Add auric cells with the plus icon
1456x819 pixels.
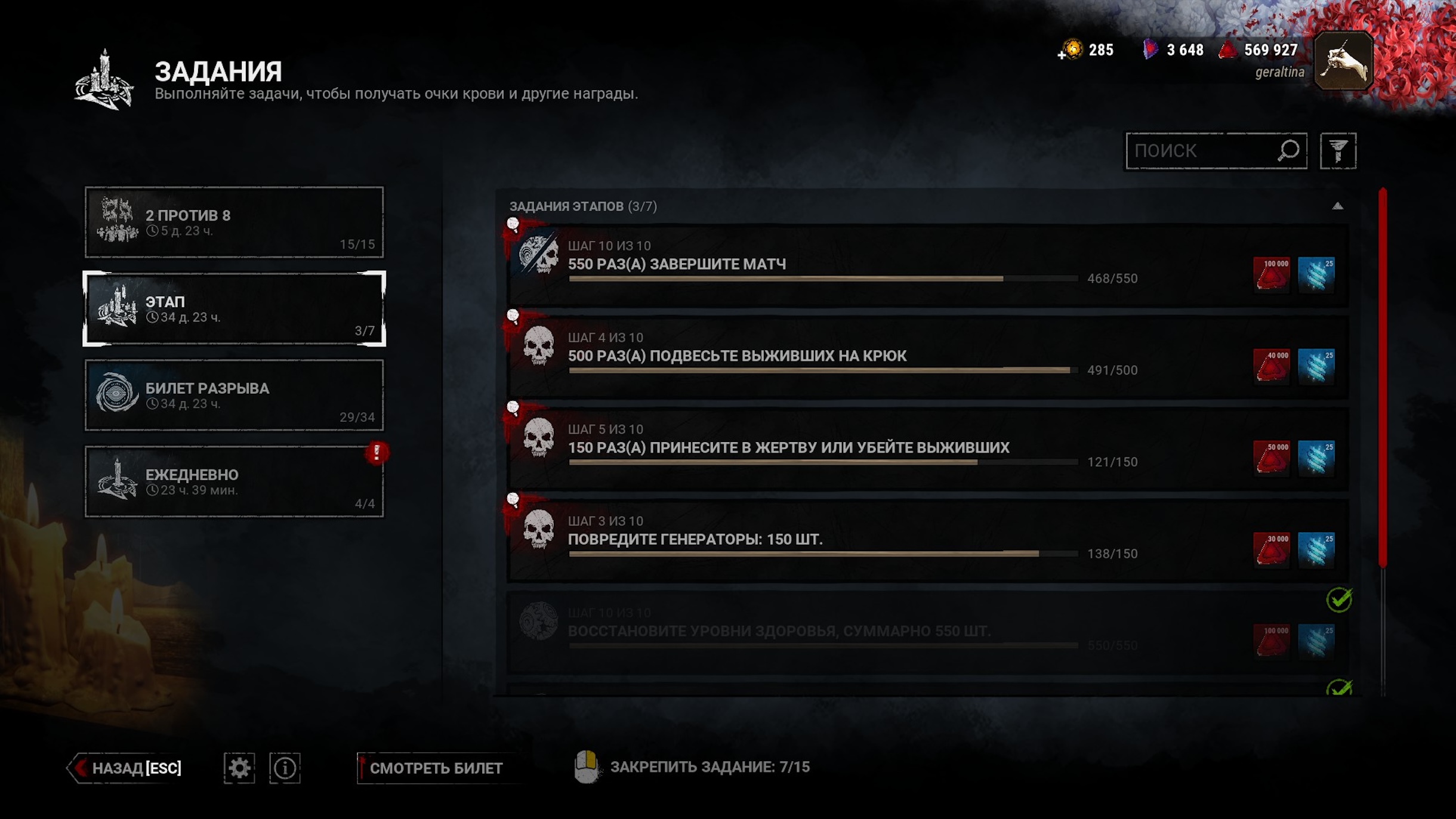pyautogui.click(x=1062, y=55)
